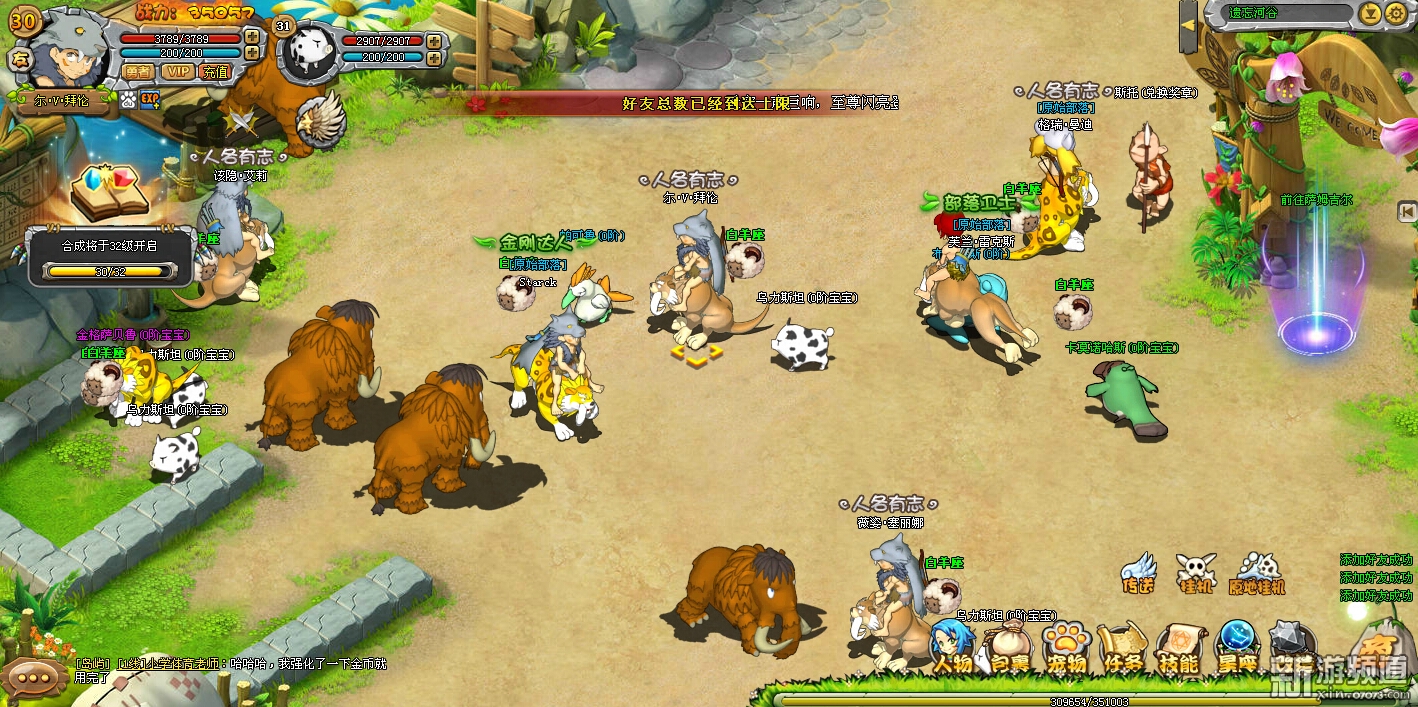Click the download arrow button beside map name
1418x707 pixels.
coord(1370,13)
